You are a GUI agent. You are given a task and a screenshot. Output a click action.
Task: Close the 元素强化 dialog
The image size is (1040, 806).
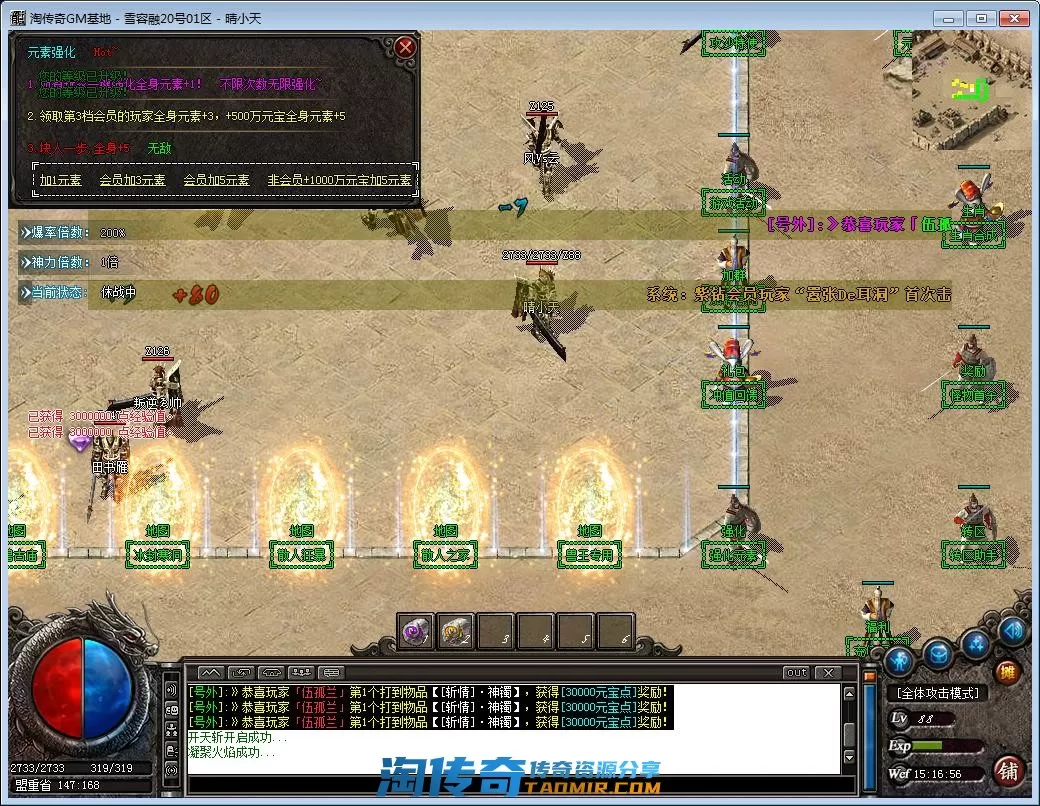pos(404,47)
